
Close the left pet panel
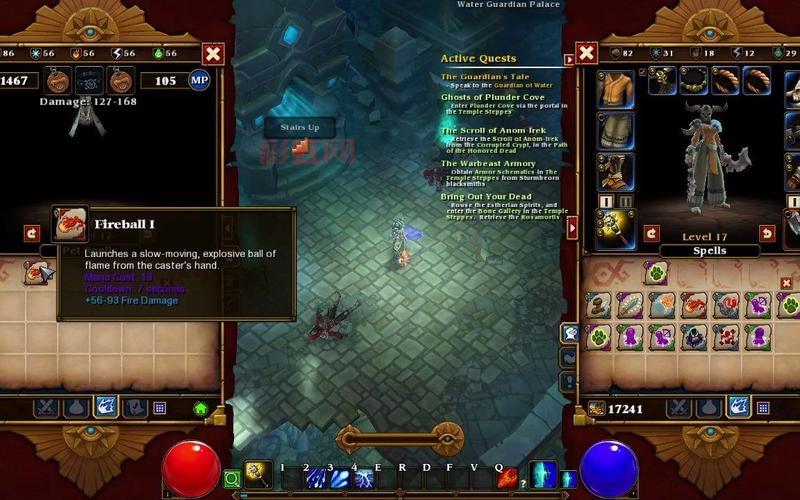(213, 53)
